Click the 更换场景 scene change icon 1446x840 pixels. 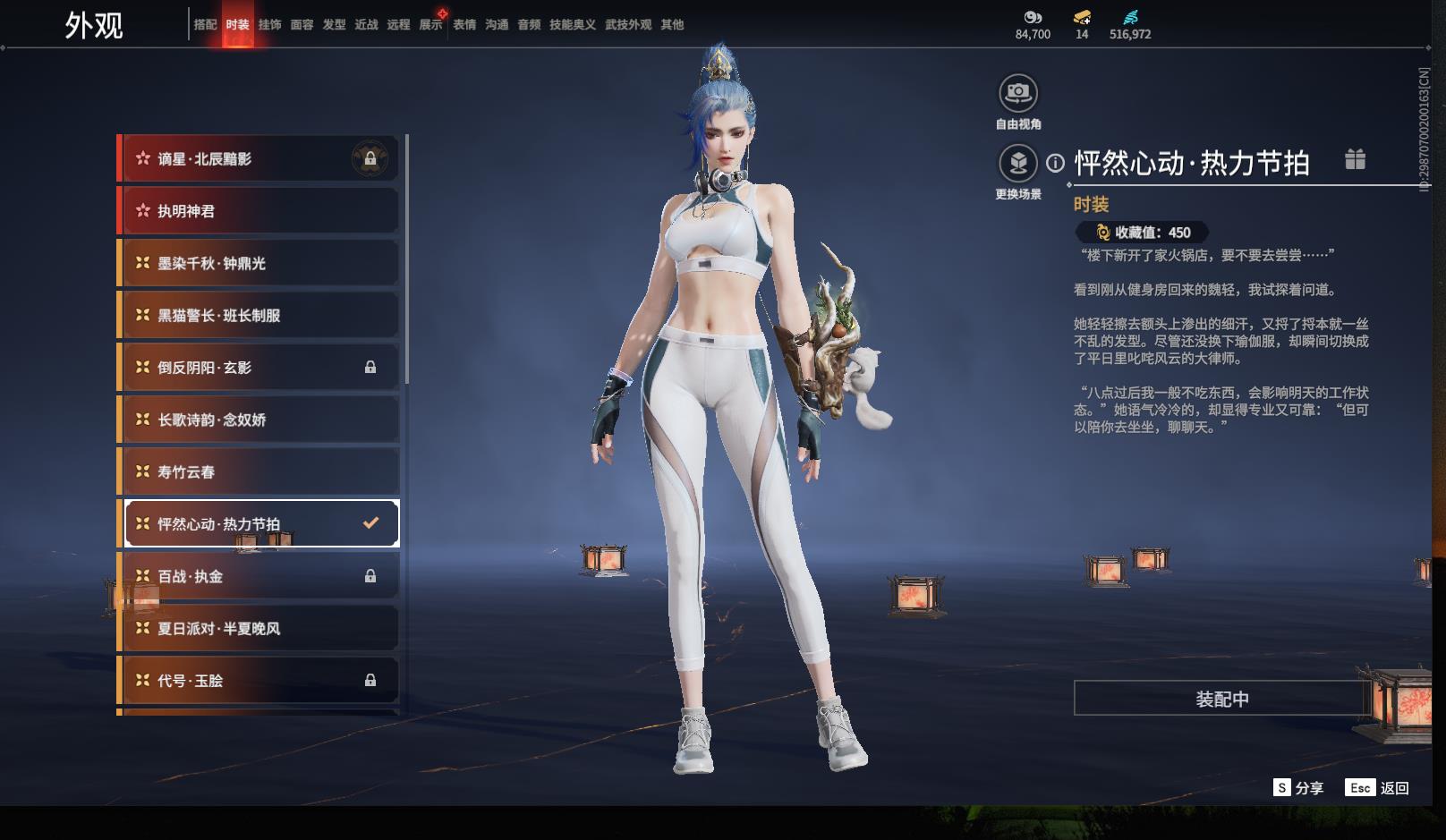[1017, 164]
